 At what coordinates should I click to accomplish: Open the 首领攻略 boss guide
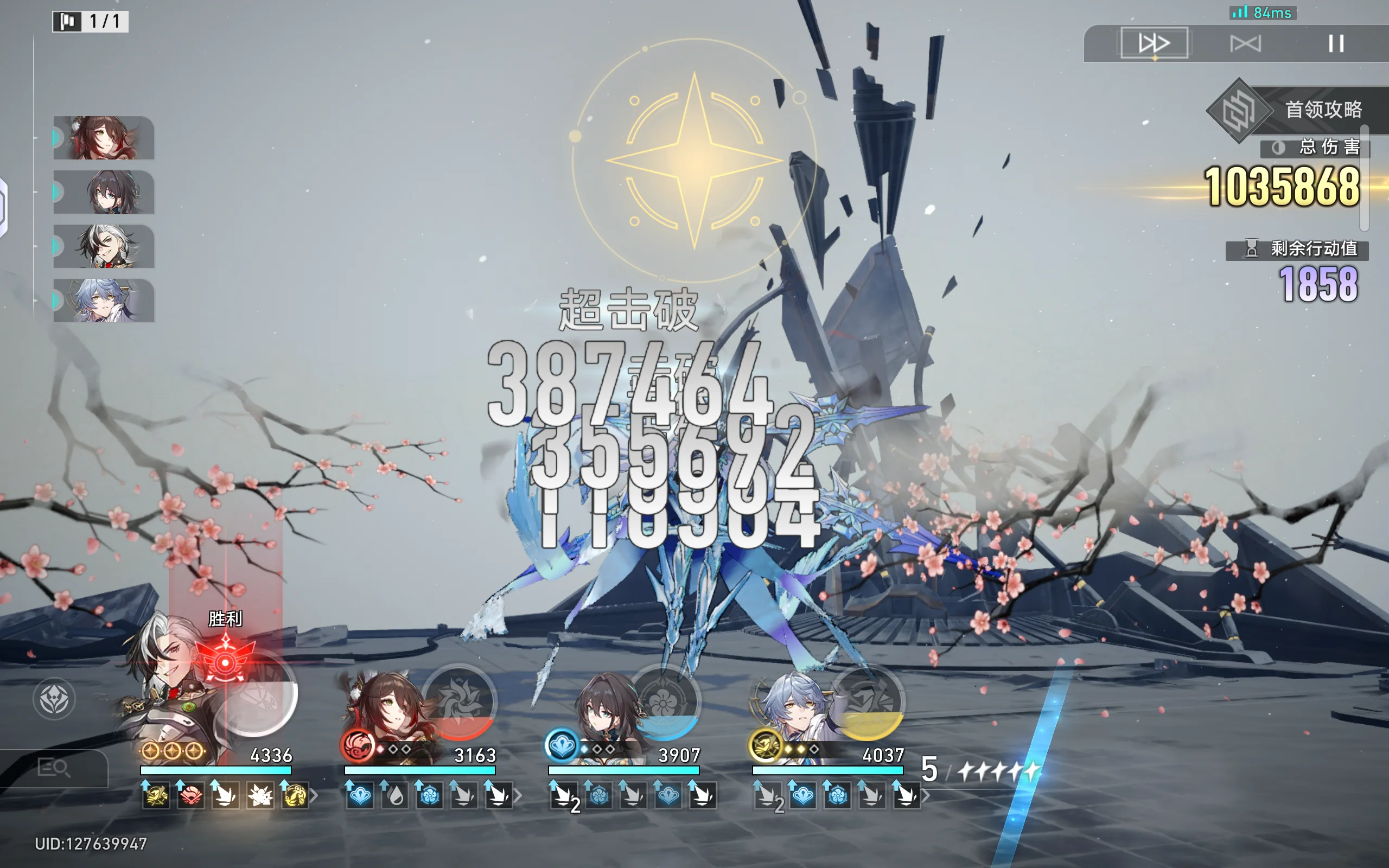click(1291, 110)
